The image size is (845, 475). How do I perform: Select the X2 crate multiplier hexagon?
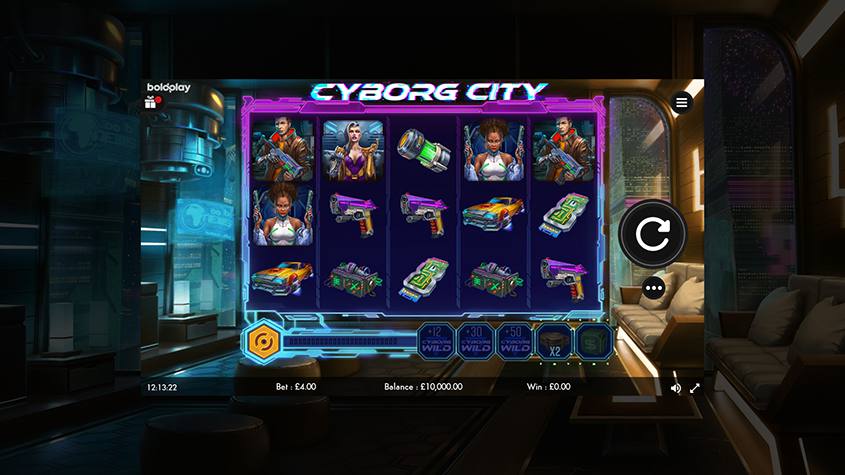[554, 341]
